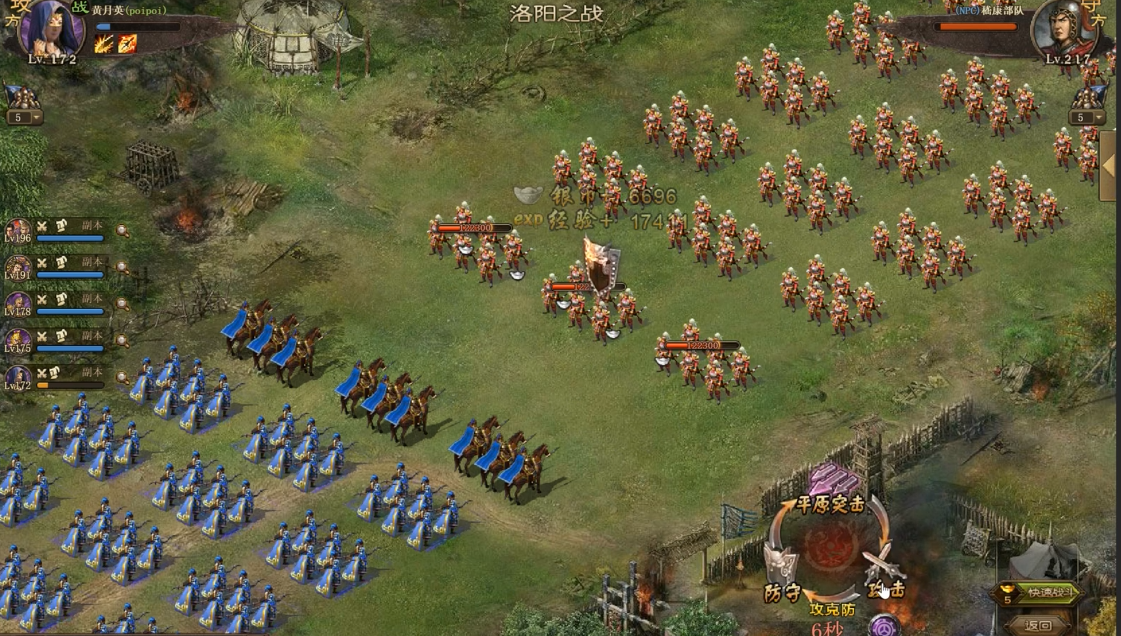Open the attacker troop count dropdown
The width and height of the screenshot is (1121, 636).
[23, 117]
